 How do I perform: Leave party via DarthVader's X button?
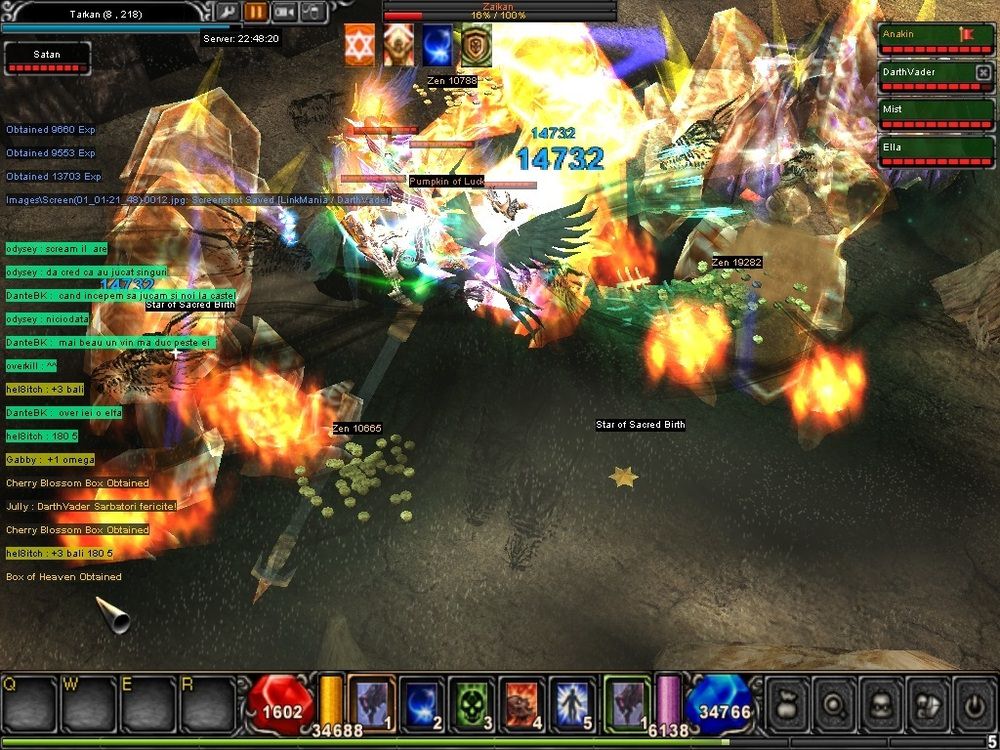[983, 73]
